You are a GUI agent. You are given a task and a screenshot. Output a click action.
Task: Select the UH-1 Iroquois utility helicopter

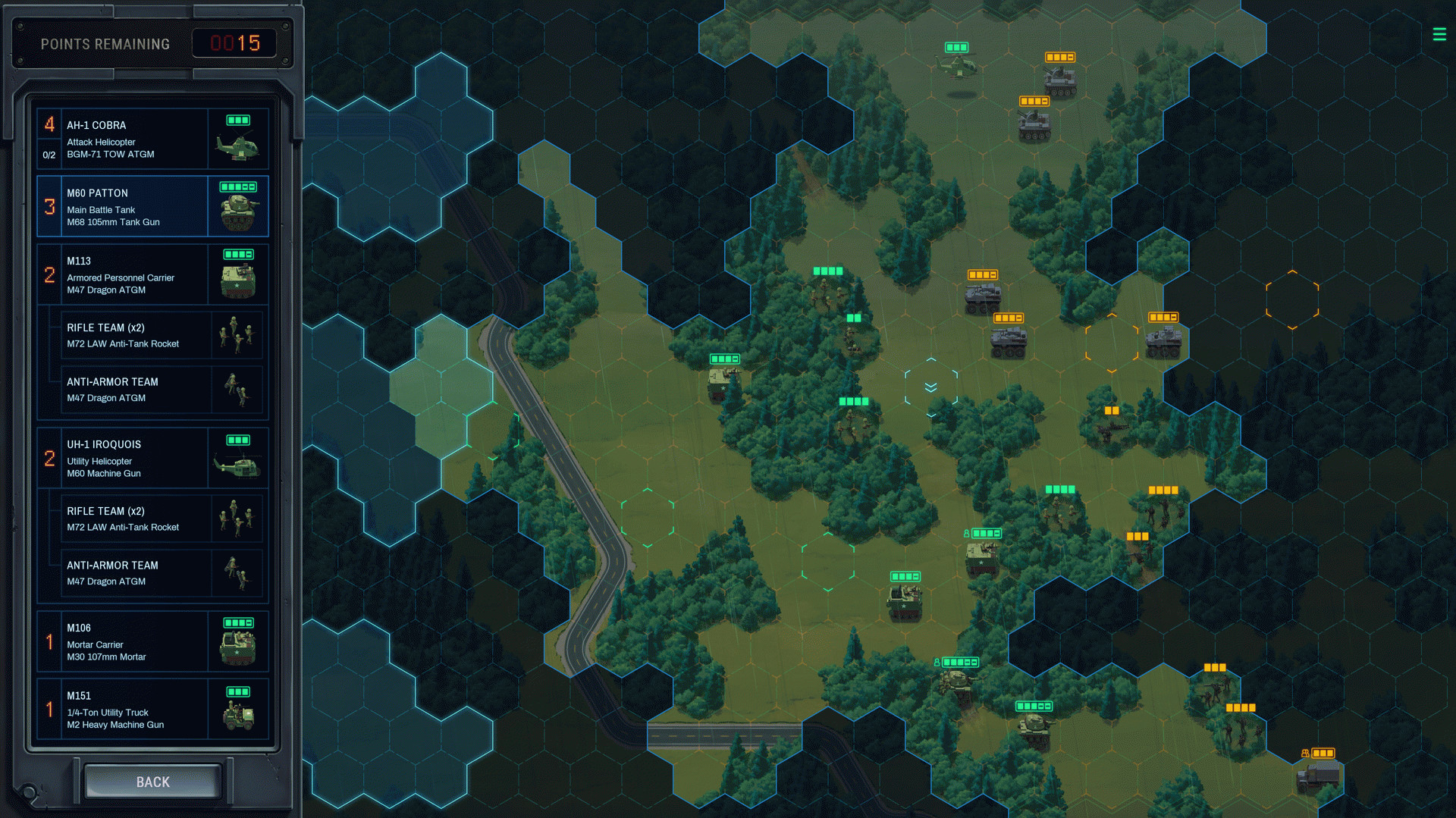click(x=152, y=458)
